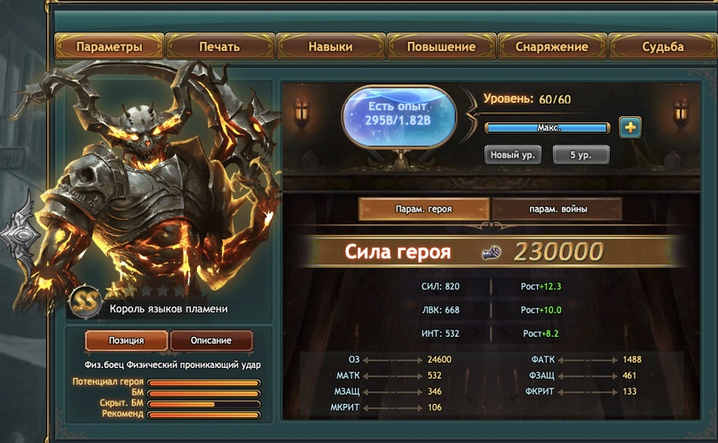Switch to the Параметры tab
Screen dimensions: 718x443
point(108,46)
